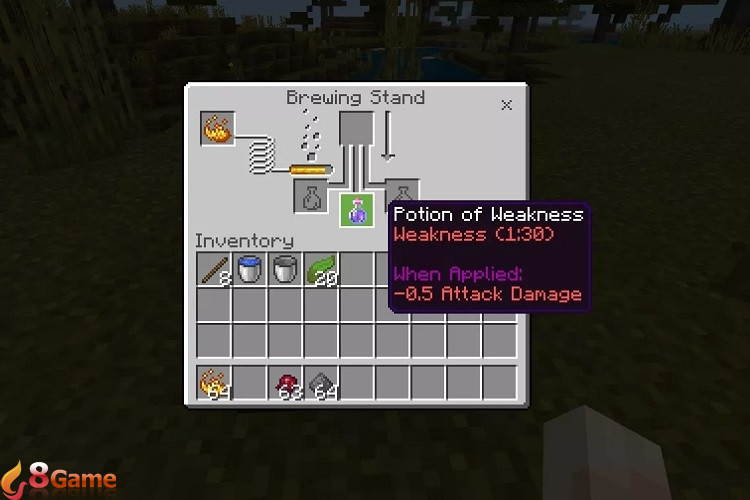The height and width of the screenshot is (500, 750).
Task: Take the Potion of Weakness from the stand
Action: pos(357,210)
